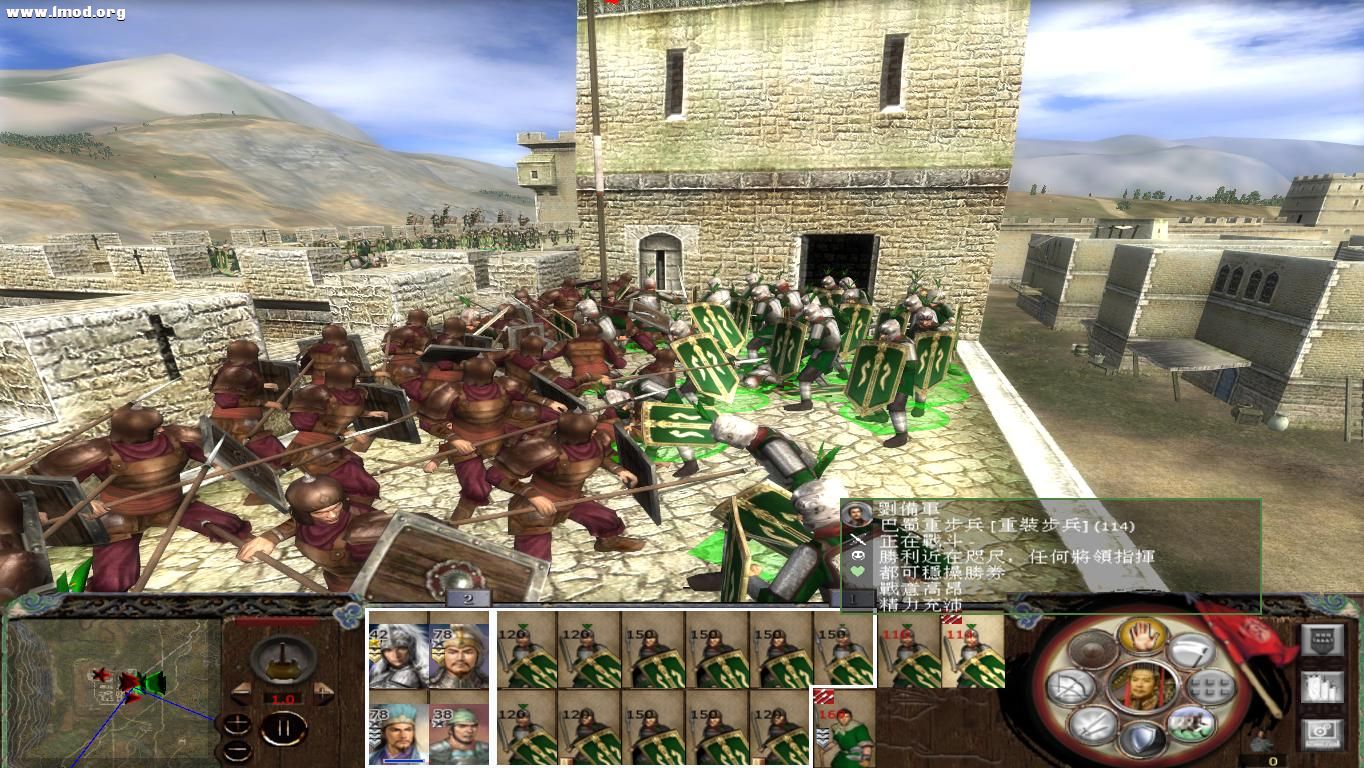The height and width of the screenshot is (768, 1364).
Task: Select the halt order hand icon
Action: [x=1141, y=636]
